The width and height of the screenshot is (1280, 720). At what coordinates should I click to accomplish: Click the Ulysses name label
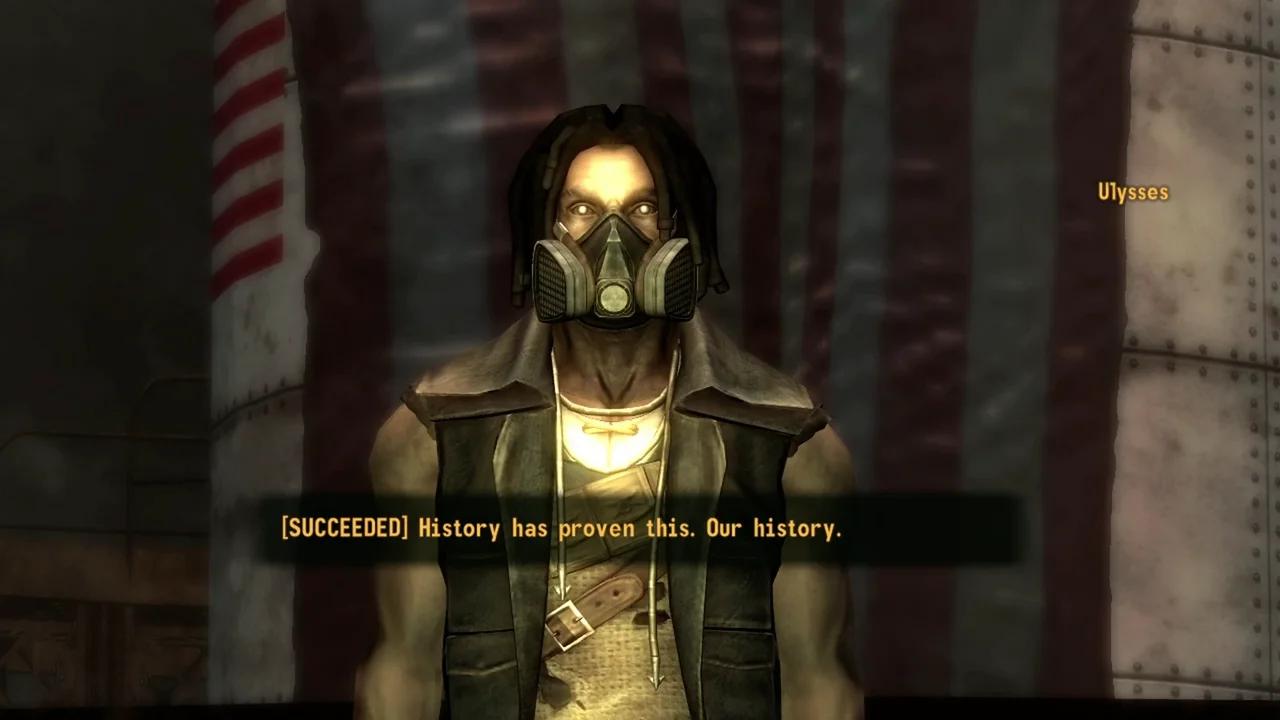(1133, 192)
